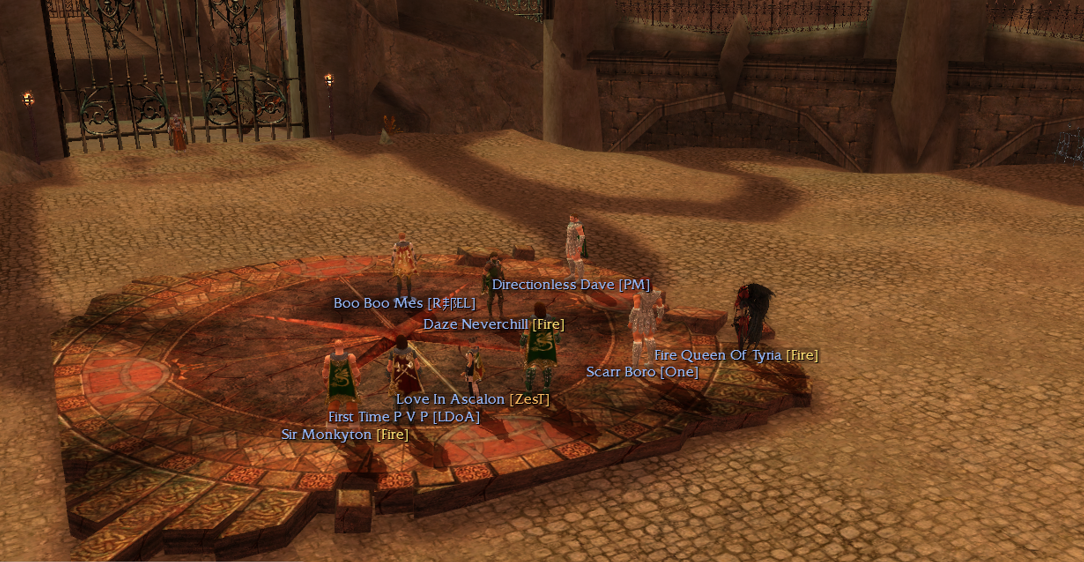Viewport: 1084px width, 562px height.
Task: Click the Sir Monkyton name label
Action: (345, 434)
